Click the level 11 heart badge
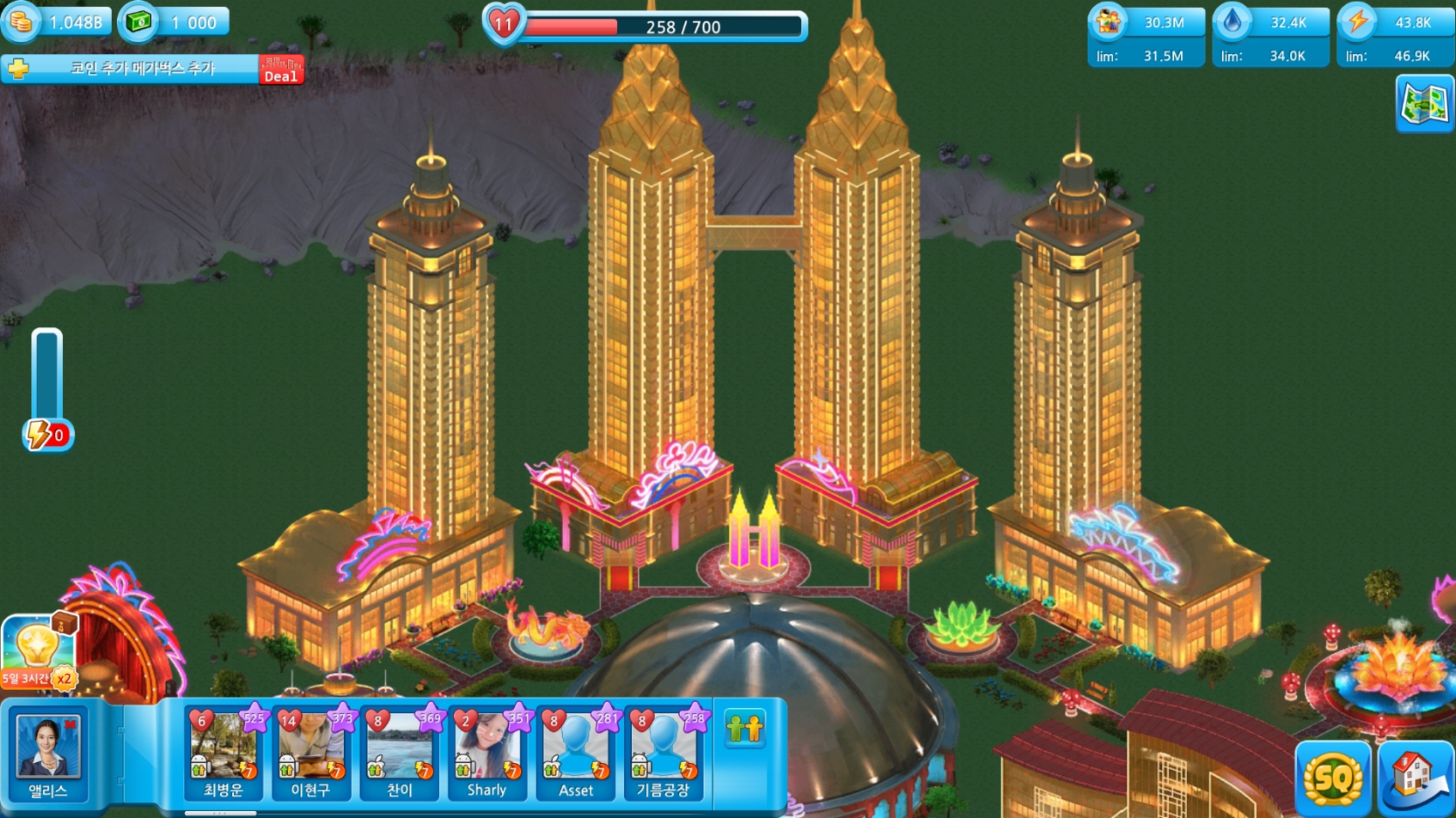 tap(504, 24)
